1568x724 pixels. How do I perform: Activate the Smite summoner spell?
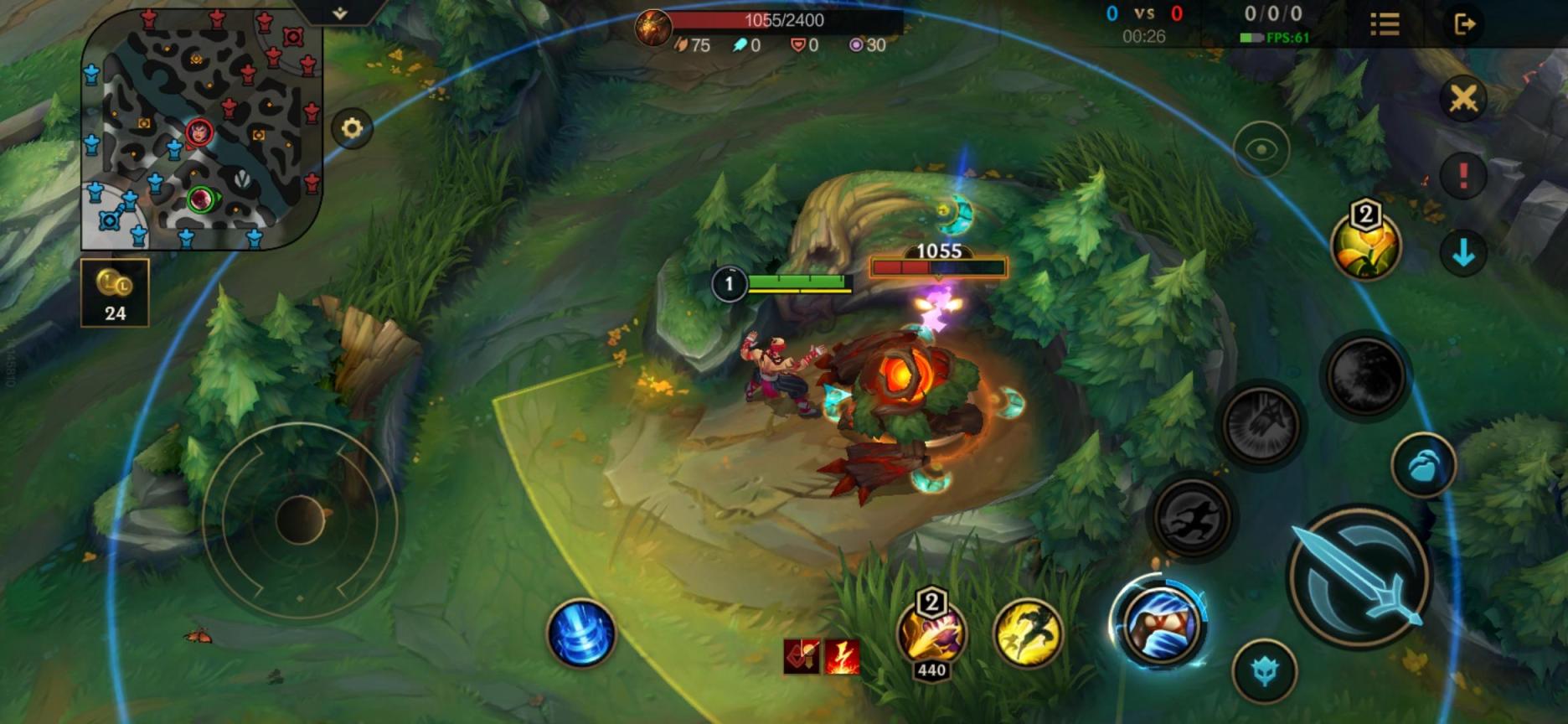(x=931, y=634)
